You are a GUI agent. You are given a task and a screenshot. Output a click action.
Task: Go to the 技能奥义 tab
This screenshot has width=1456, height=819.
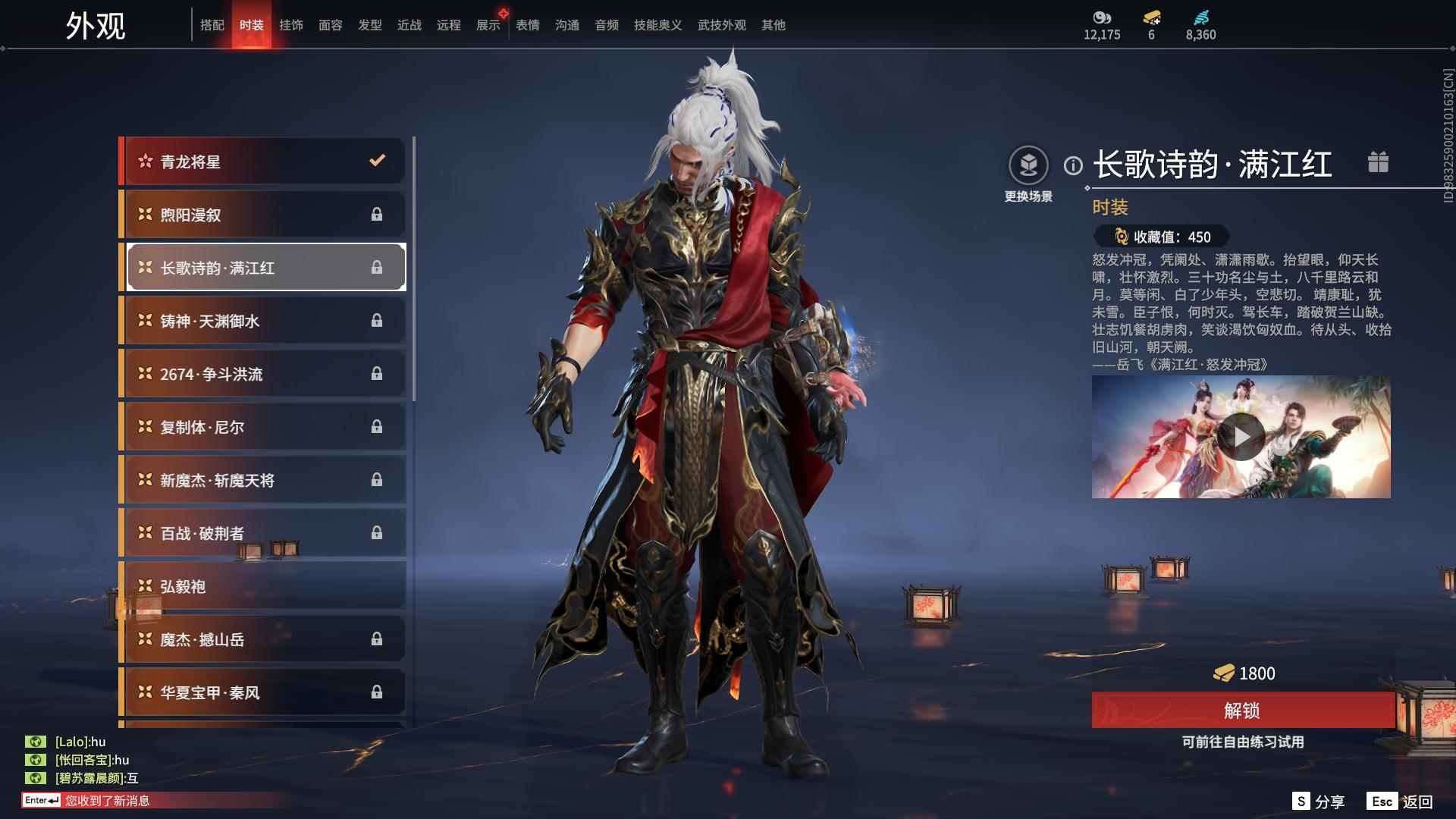point(657,25)
